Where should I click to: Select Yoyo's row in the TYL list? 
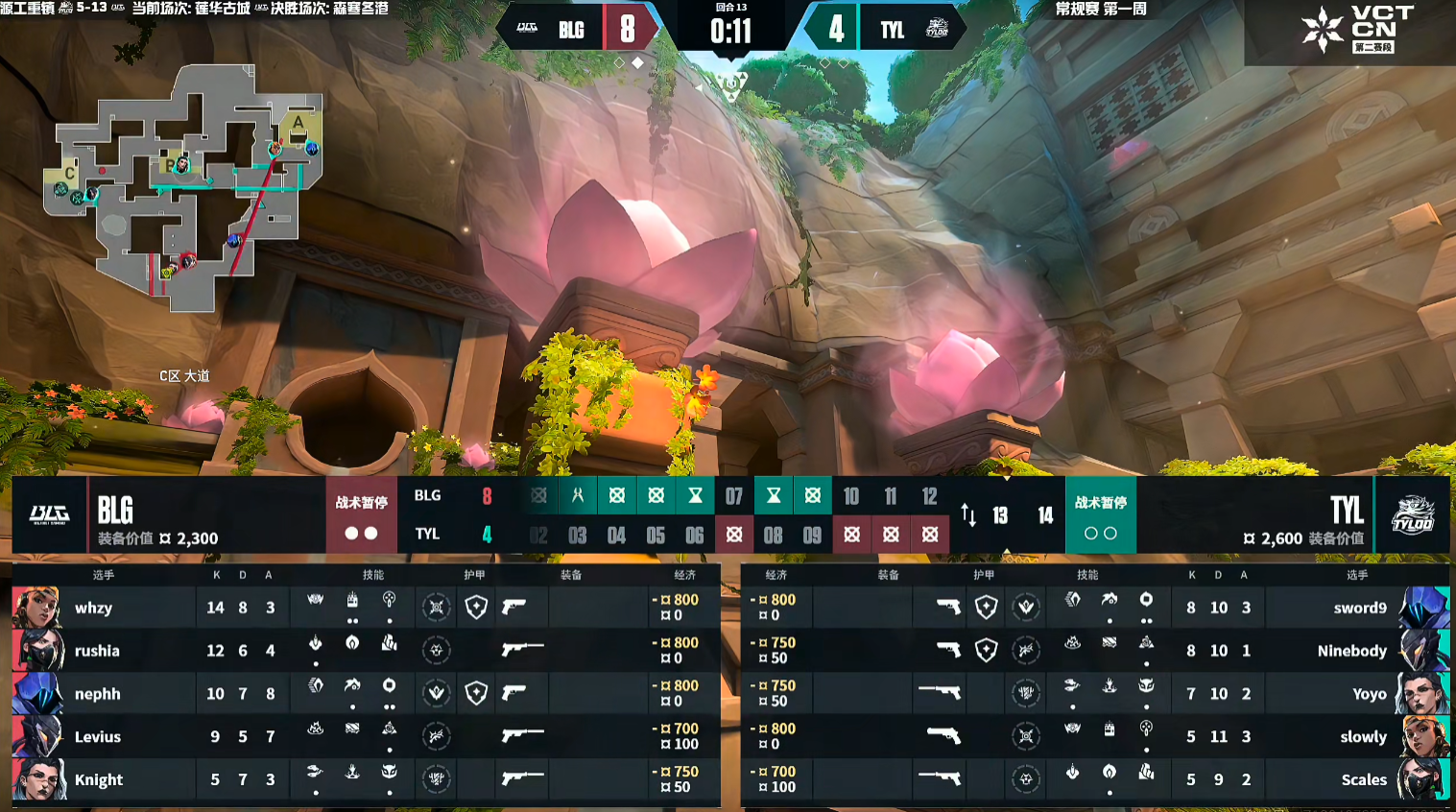(x=1094, y=694)
